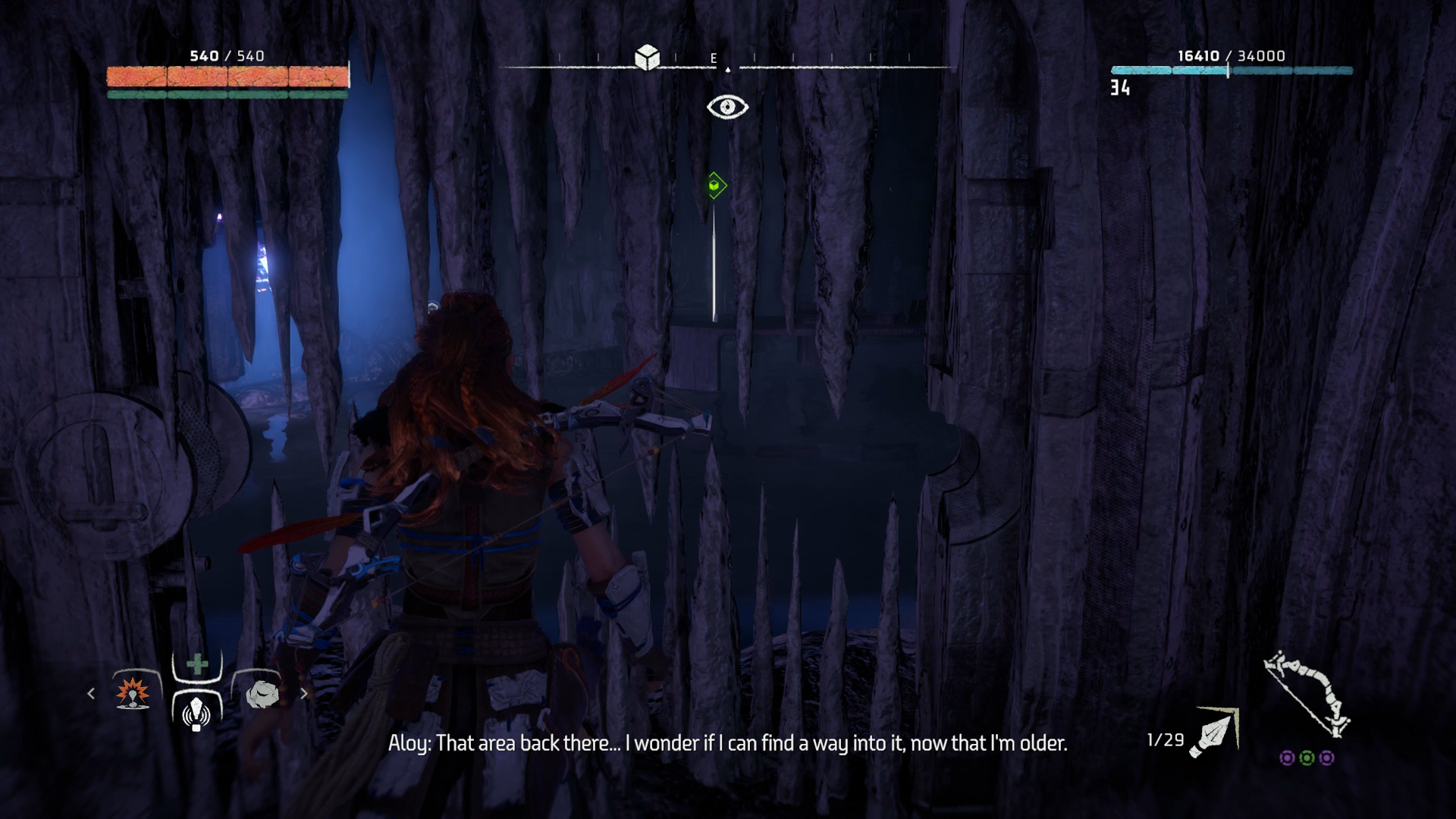The width and height of the screenshot is (1456, 819).
Task: Click the Focus eye icon below the compass
Action: coord(727,107)
